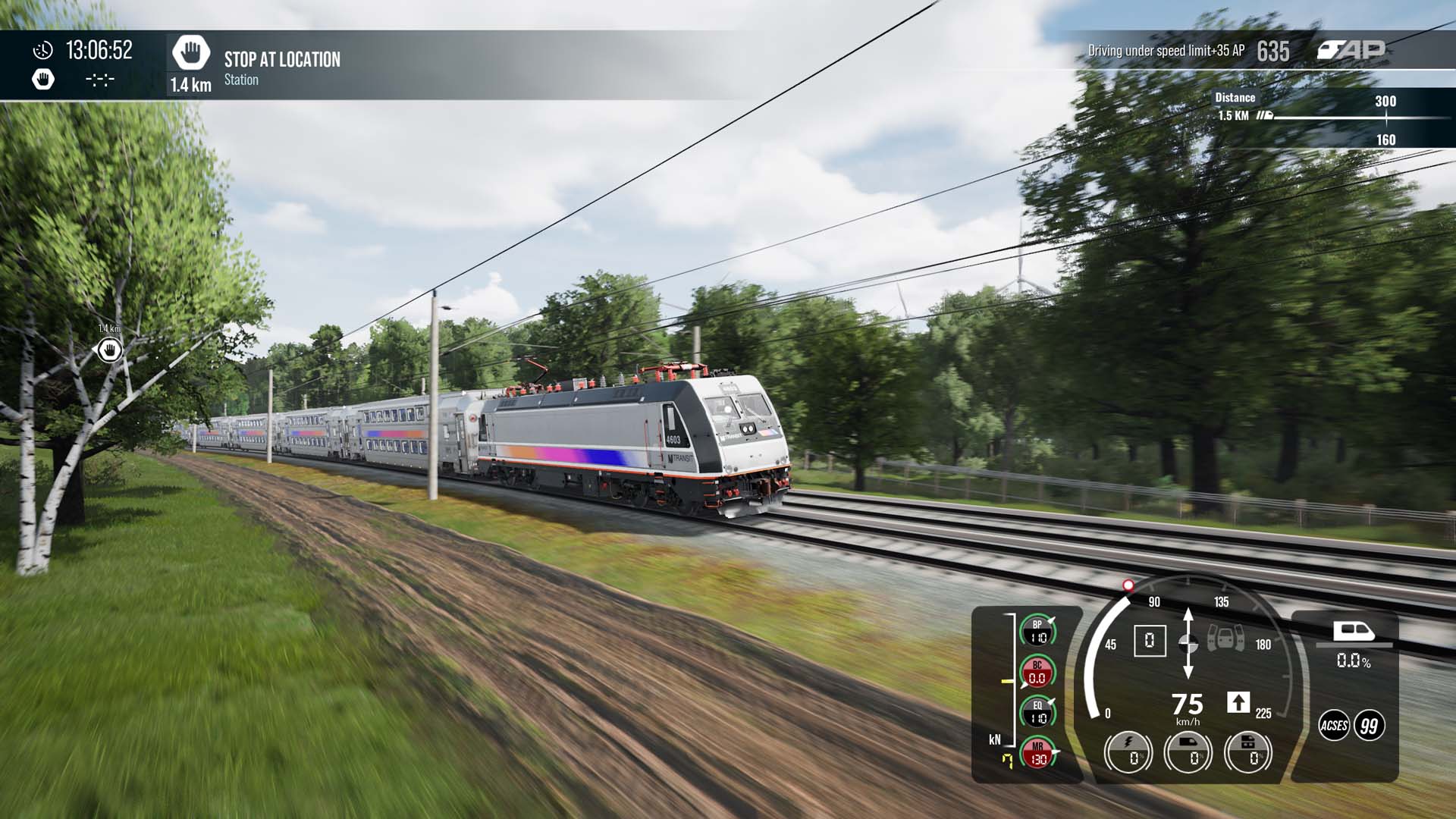Screen dimensions: 1456x819
Task: Click the small hand icon below the clock
Action: (x=43, y=79)
